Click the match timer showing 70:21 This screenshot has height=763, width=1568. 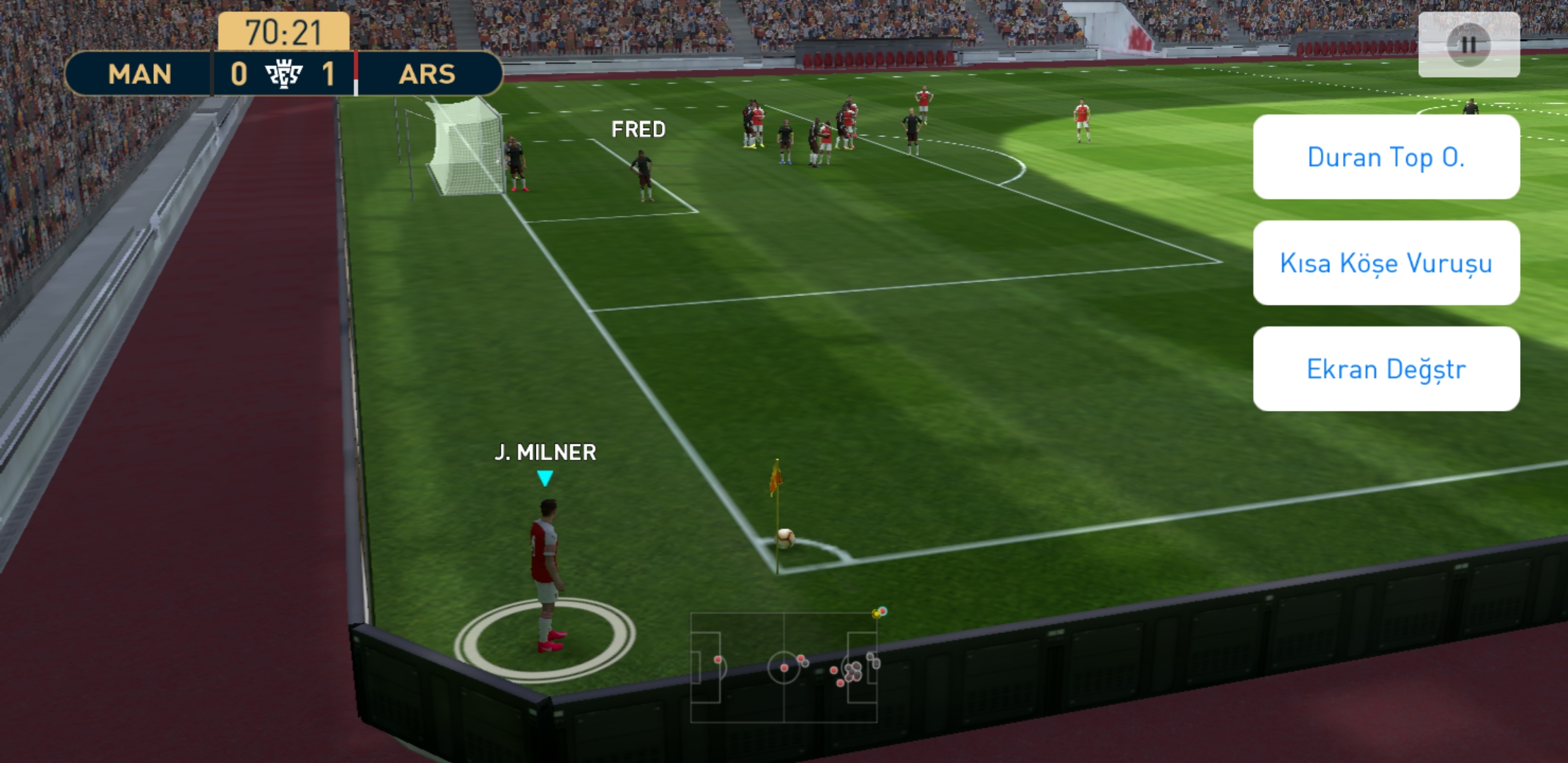pos(283,31)
